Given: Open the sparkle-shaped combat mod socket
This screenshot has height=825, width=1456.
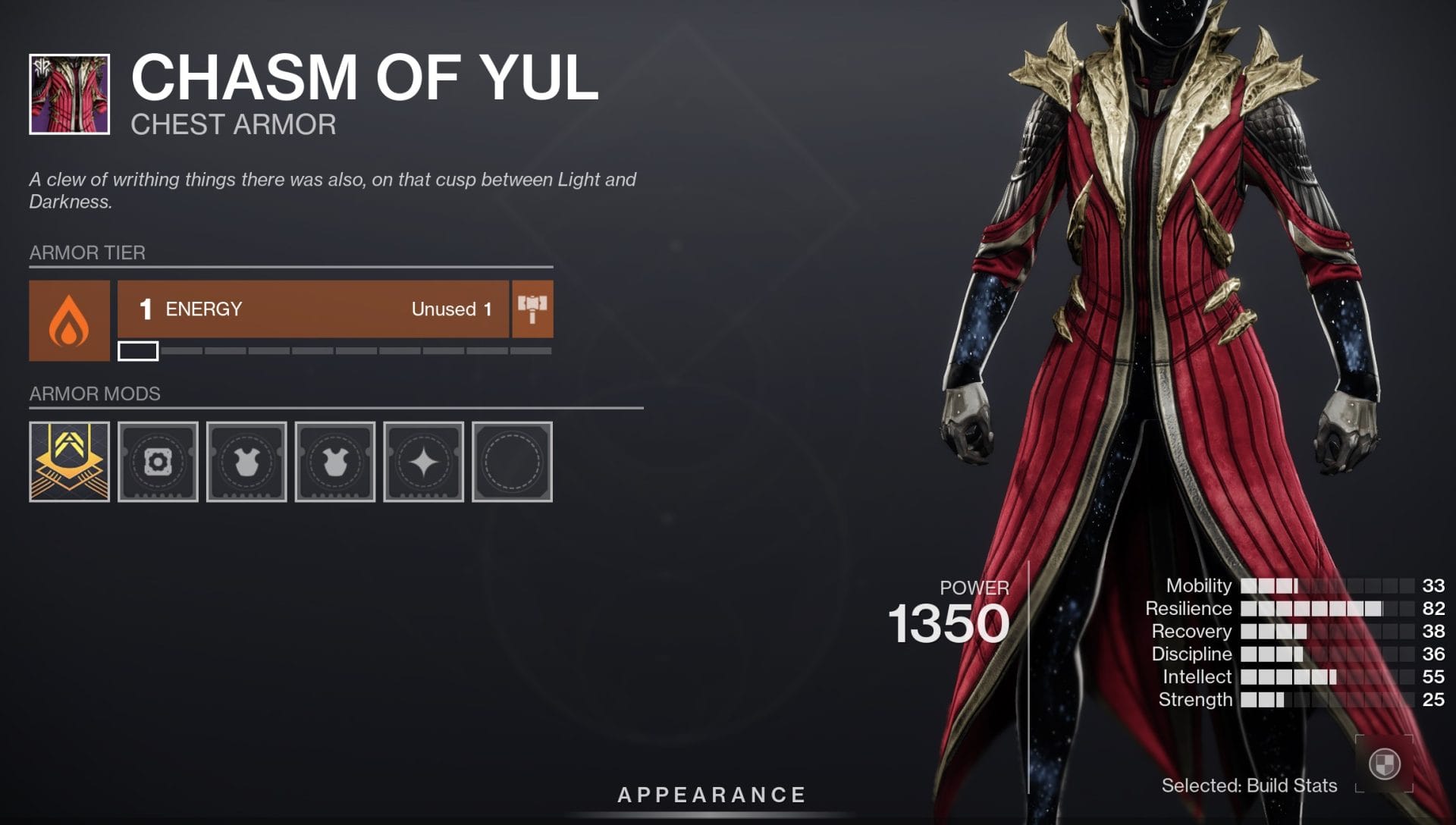Looking at the screenshot, I should (x=423, y=461).
